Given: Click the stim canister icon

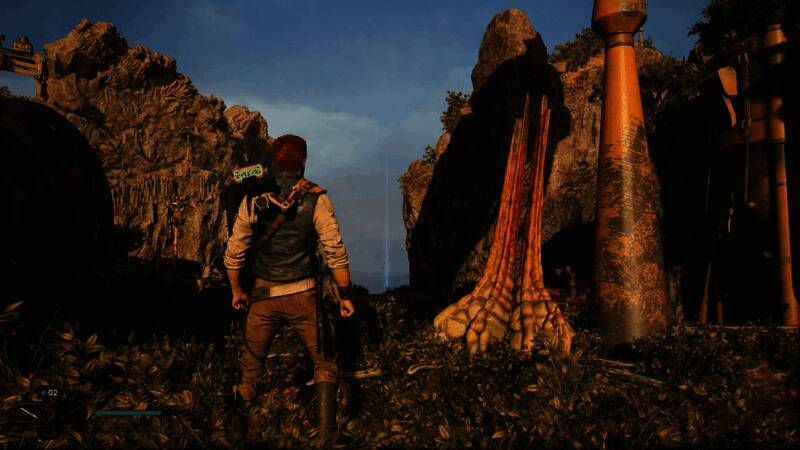Looking at the screenshot, I should pyautogui.click(x=42, y=393).
